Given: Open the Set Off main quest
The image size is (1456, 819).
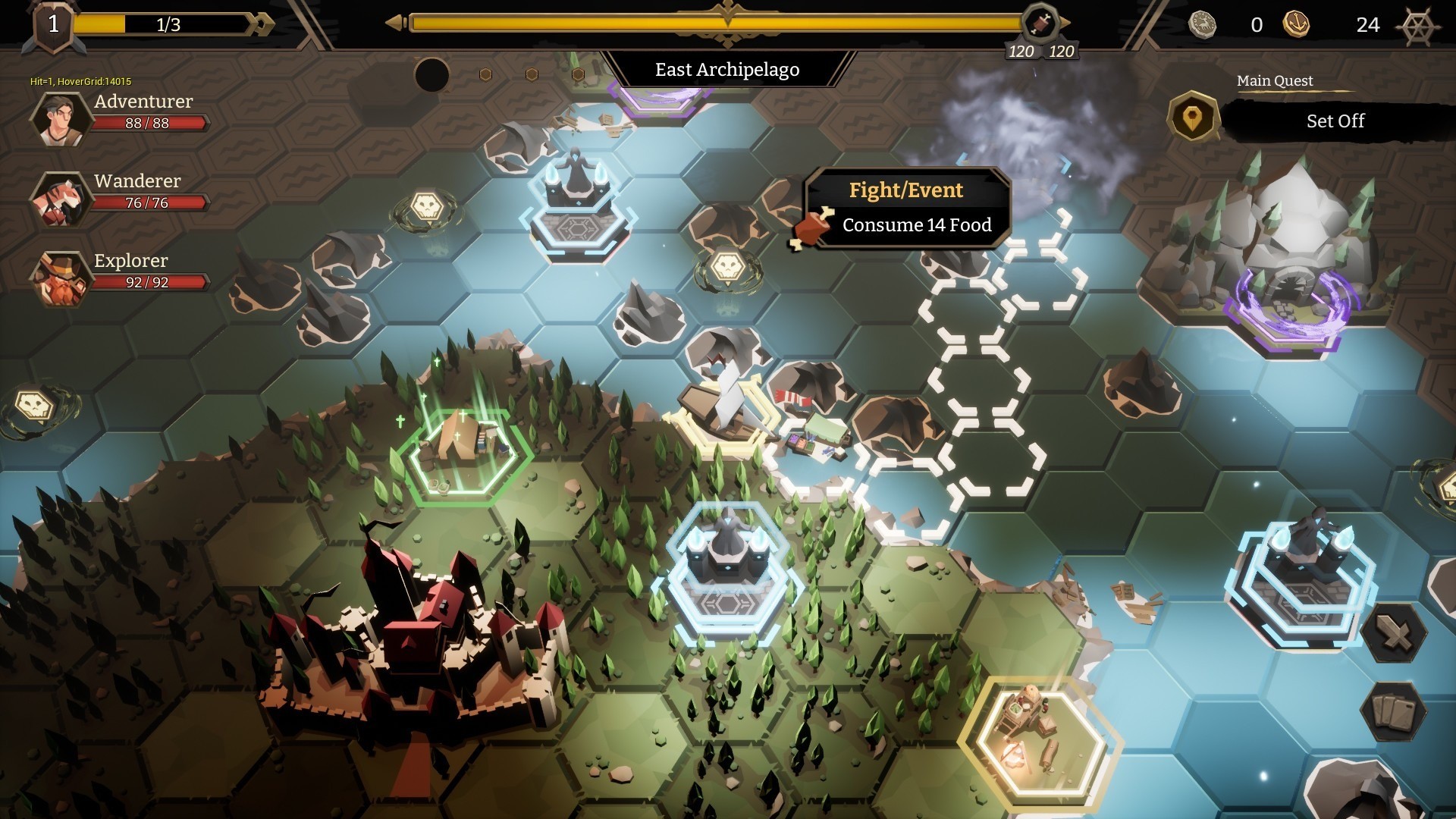Looking at the screenshot, I should [1335, 121].
